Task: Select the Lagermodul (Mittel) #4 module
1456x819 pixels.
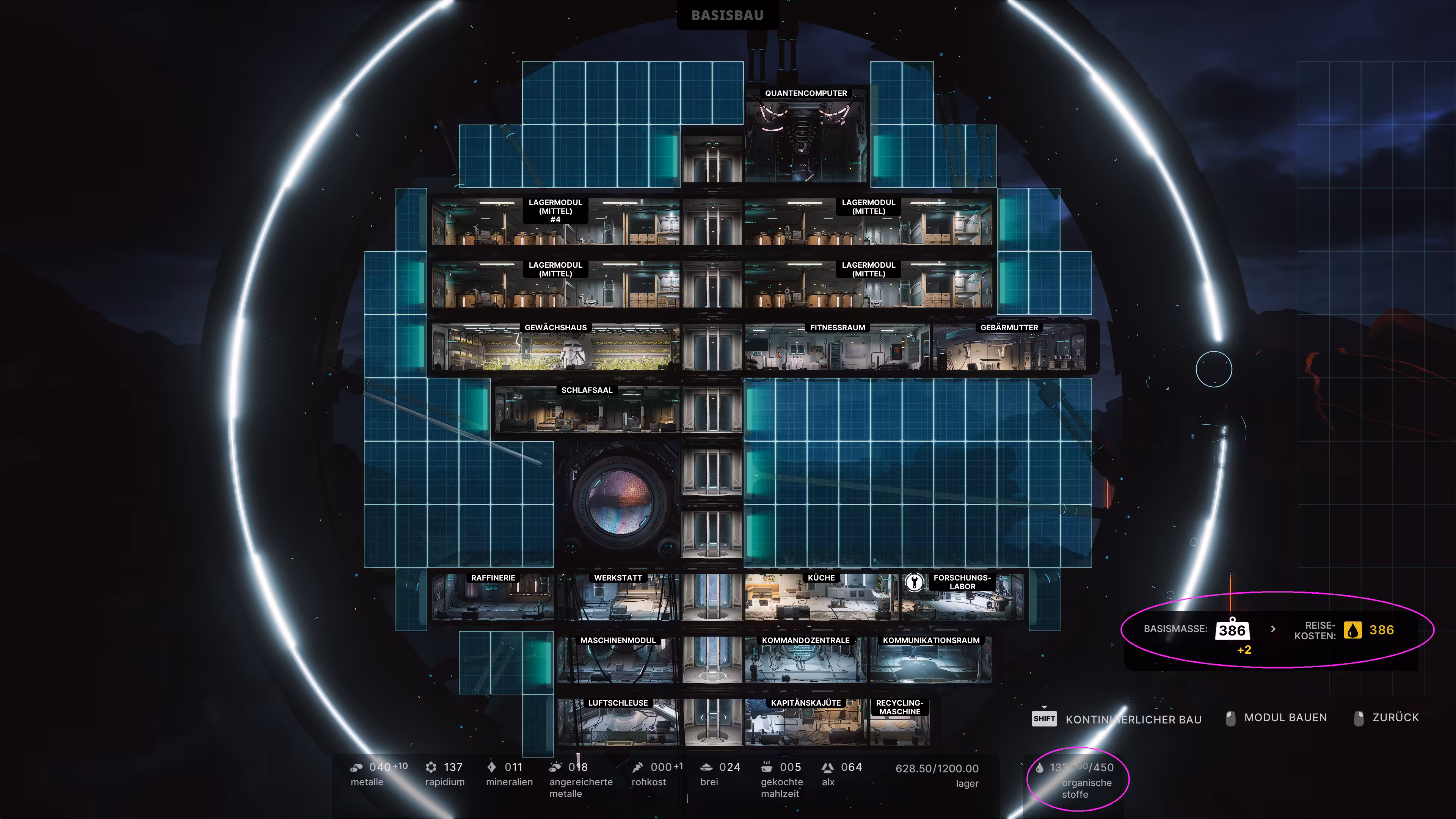Action: point(555,223)
